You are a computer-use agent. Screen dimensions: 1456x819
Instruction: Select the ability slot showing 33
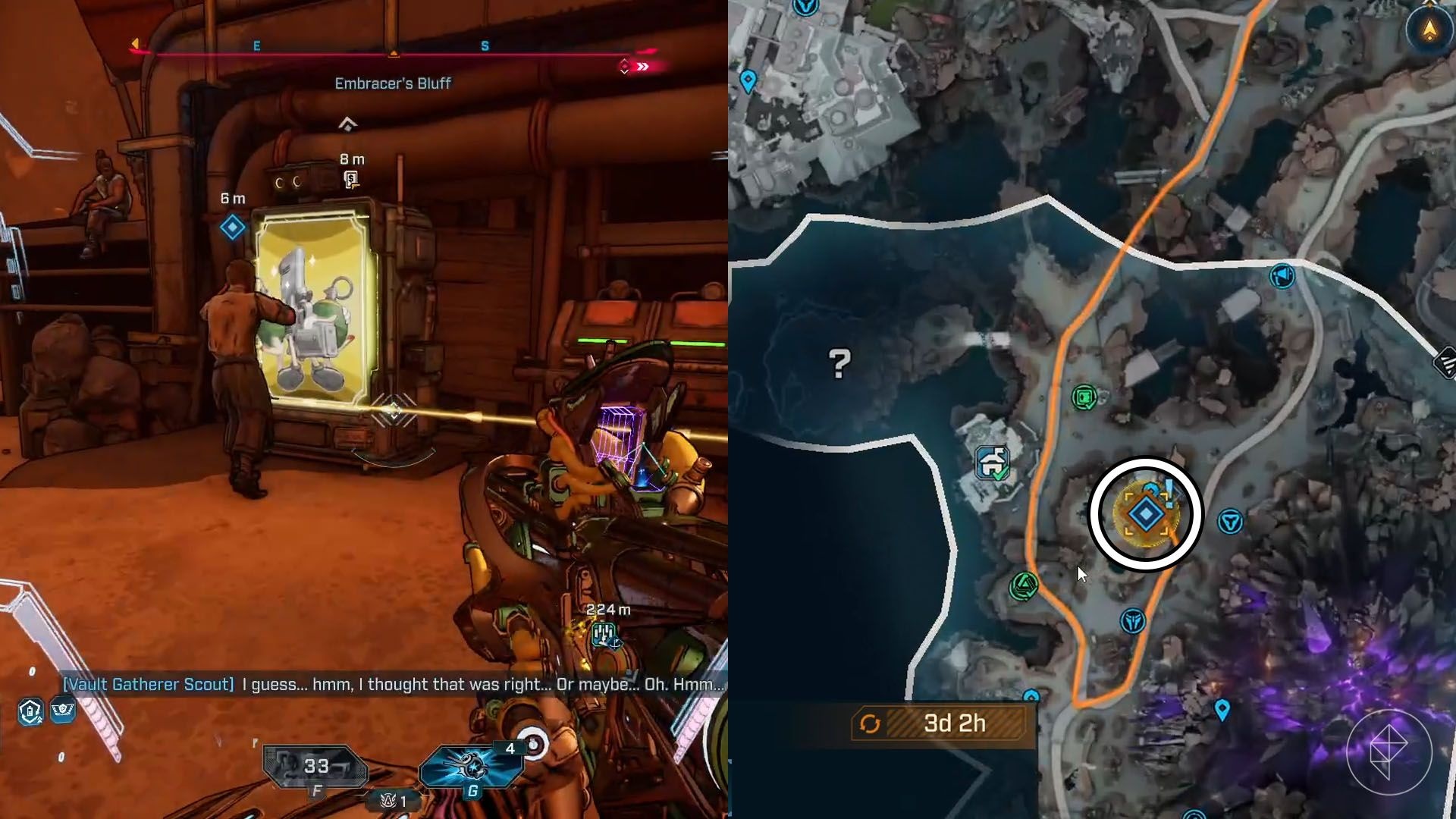pos(315,767)
